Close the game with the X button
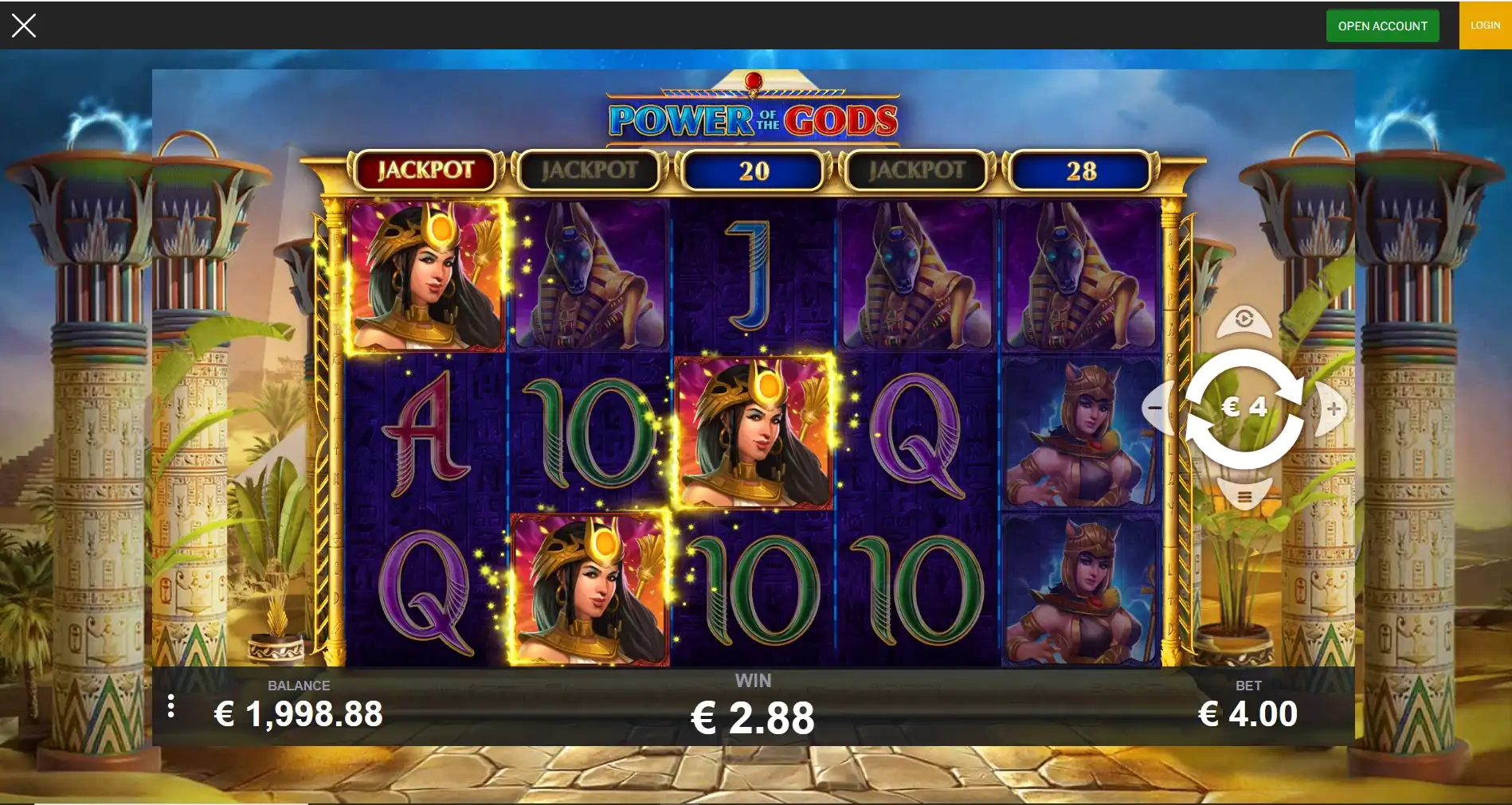Screen dimensions: 1512x805 24,25
